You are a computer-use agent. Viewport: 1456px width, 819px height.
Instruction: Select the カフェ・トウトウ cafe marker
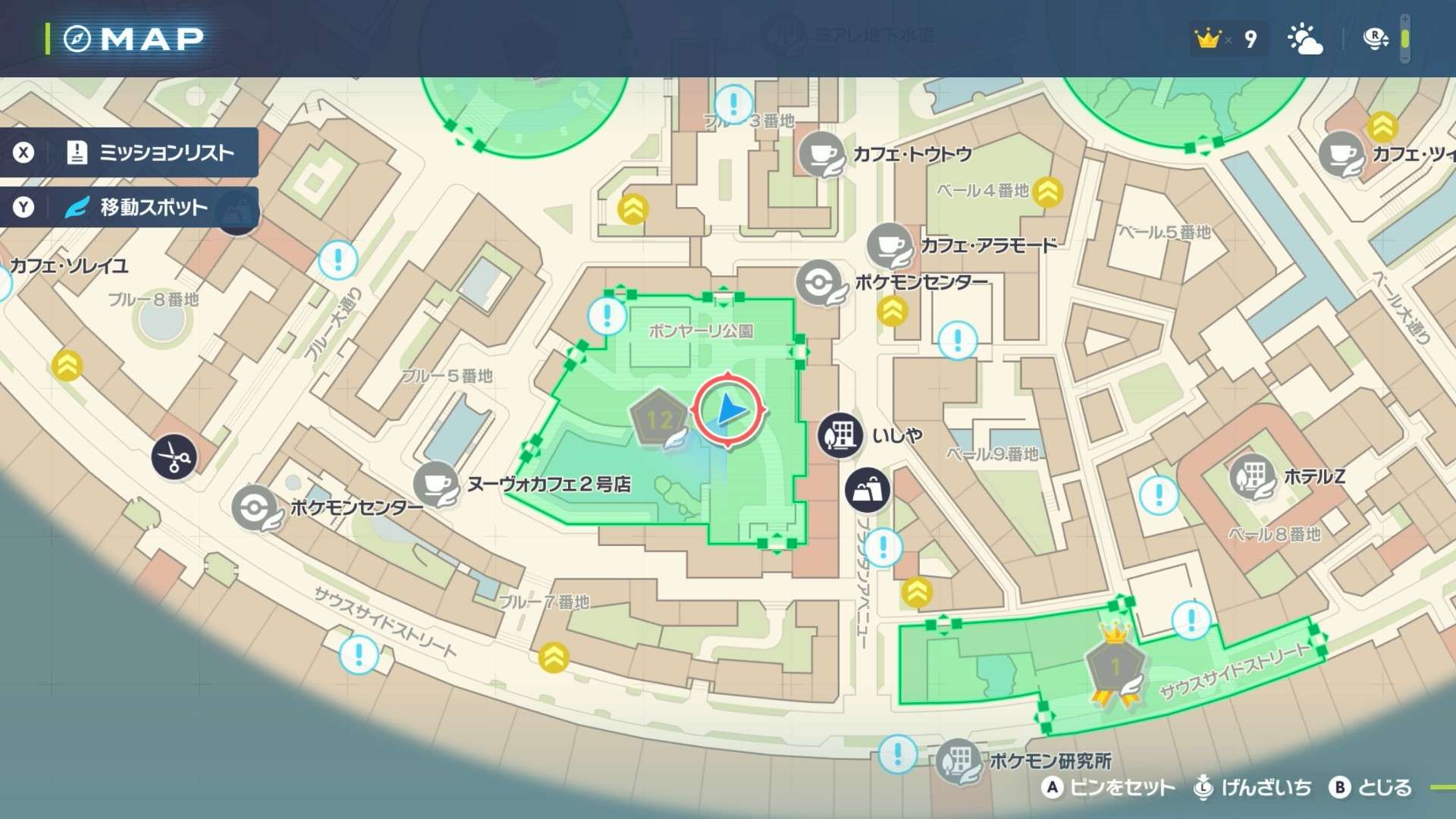(821, 153)
